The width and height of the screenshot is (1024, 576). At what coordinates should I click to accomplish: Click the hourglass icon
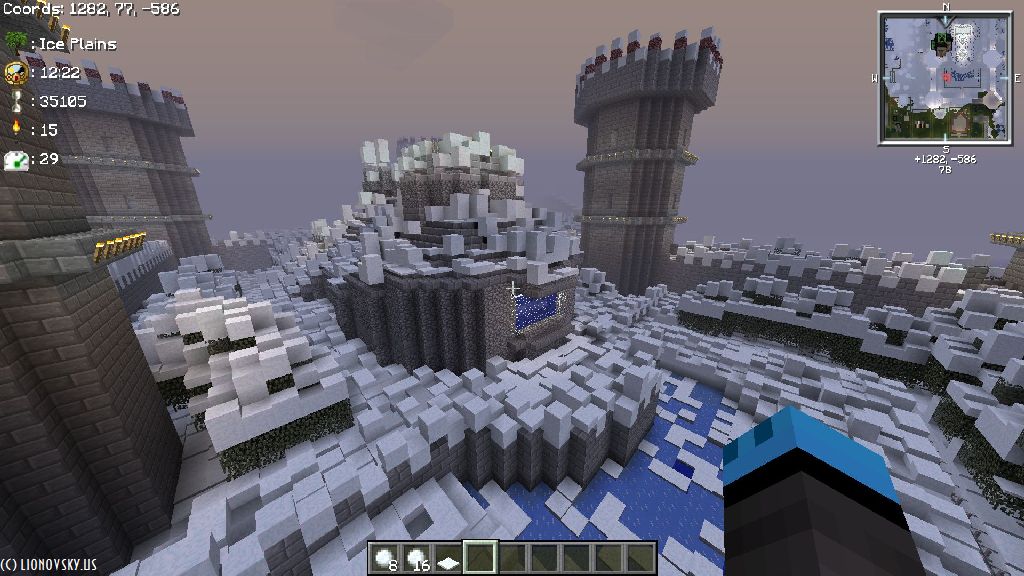click(x=16, y=101)
